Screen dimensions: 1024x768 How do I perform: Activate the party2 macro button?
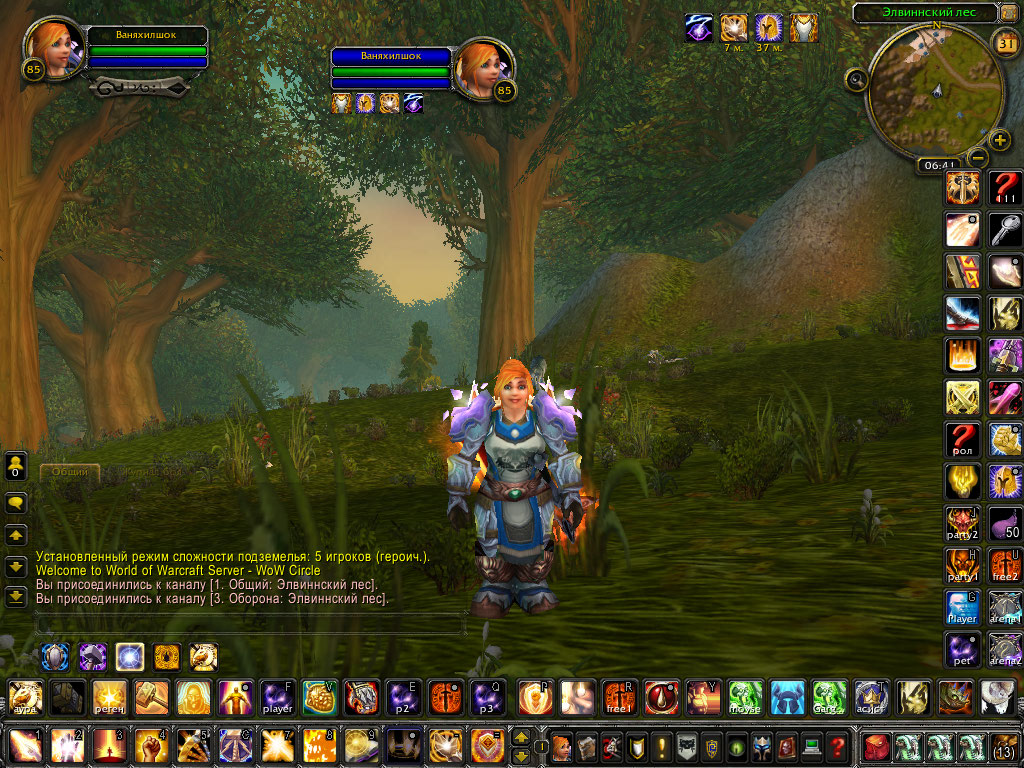tap(962, 523)
